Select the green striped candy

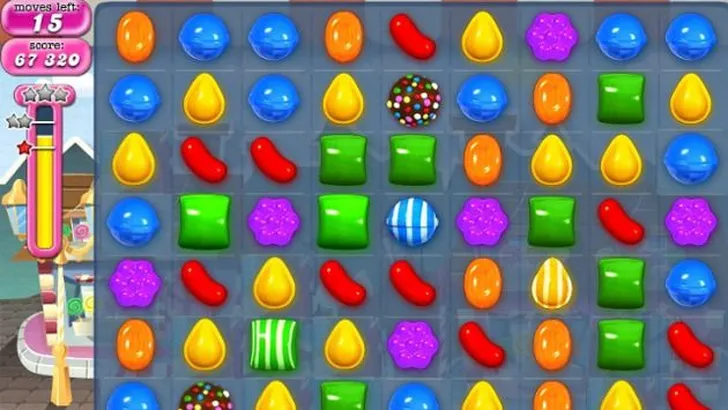point(274,343)
